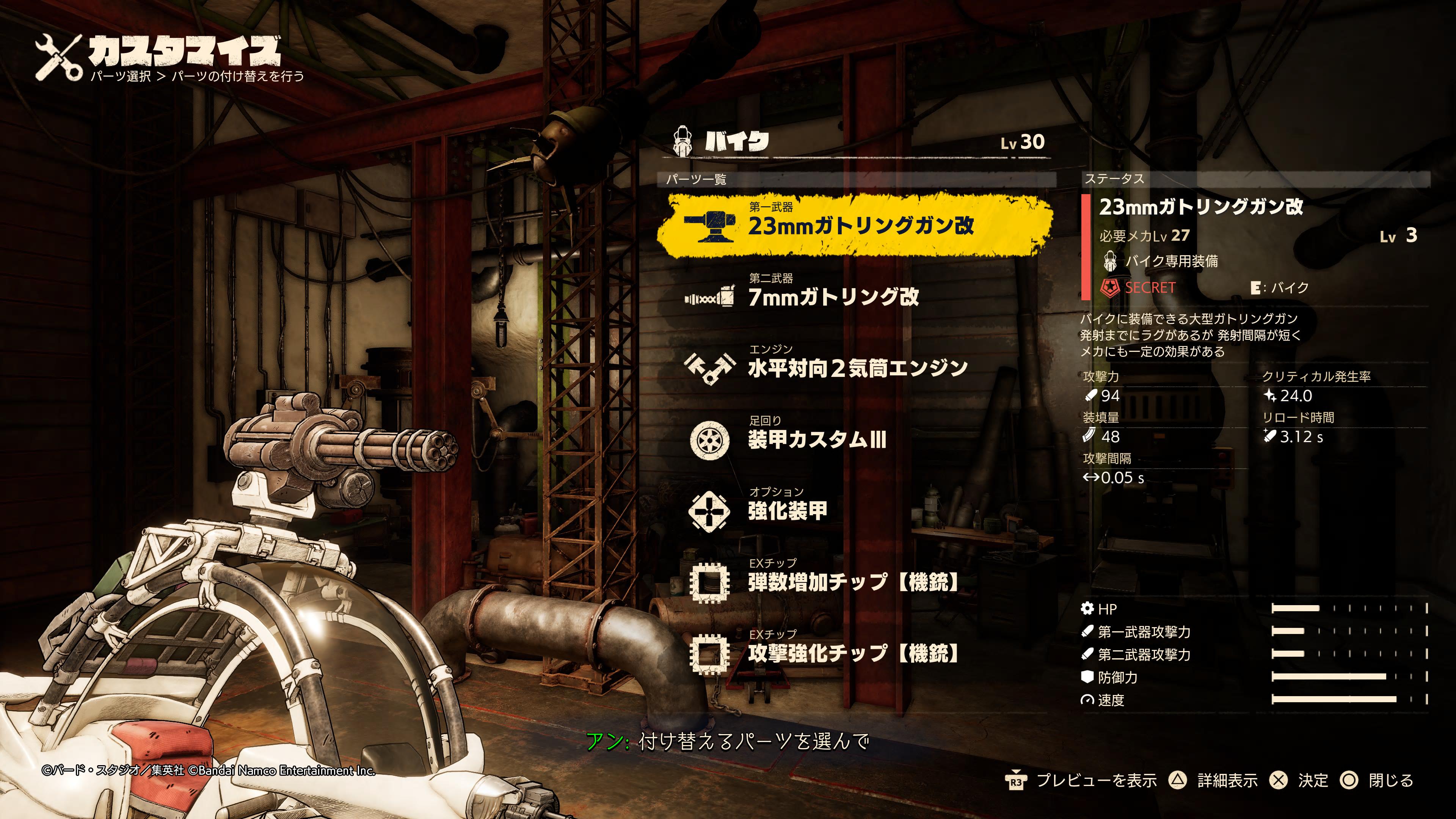Select the 弾数増加チップ【機銃】 EX chip

pos(854,582)
